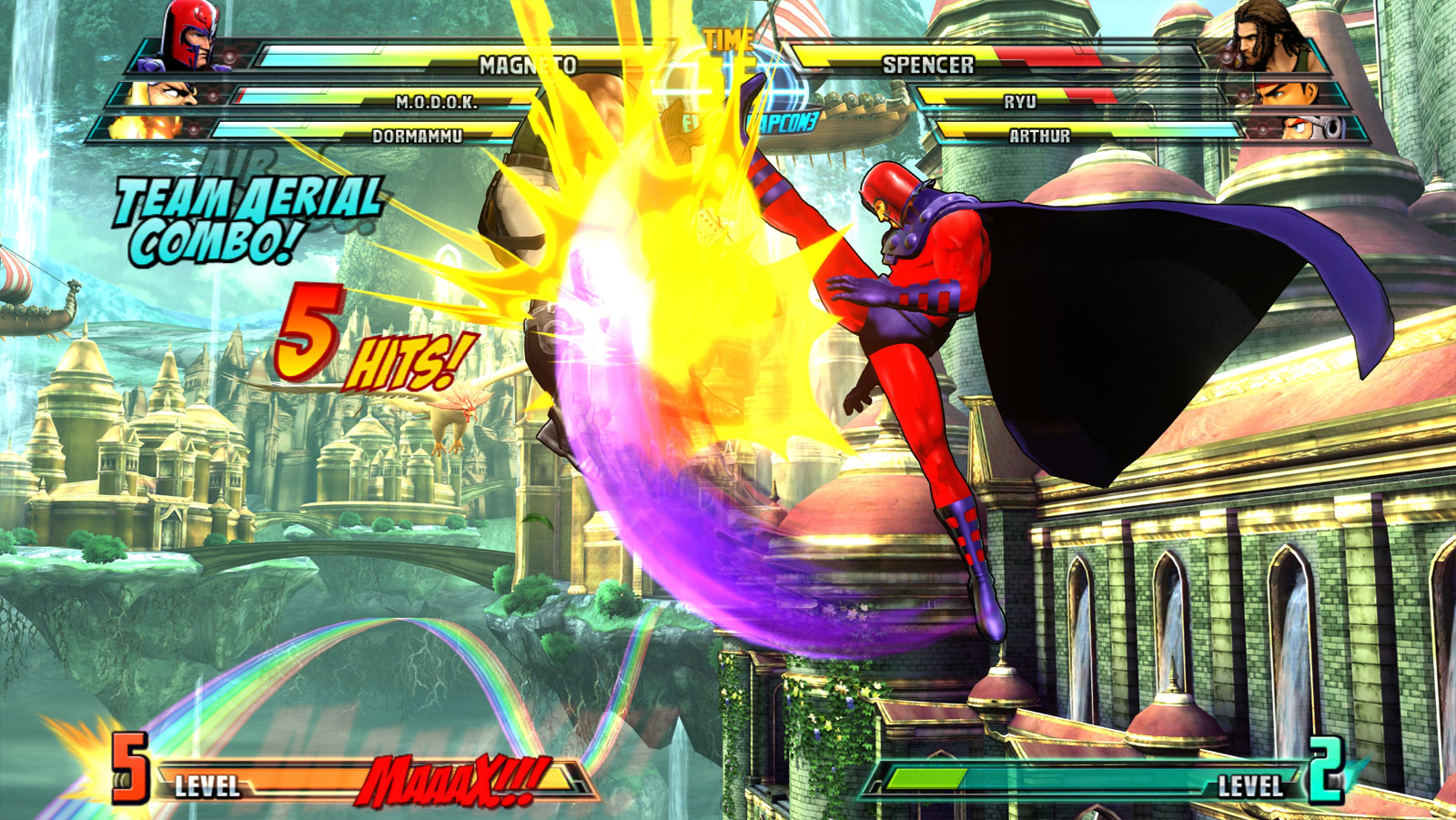Expand the SPENCER name plate
1456x820 pixels.
(927, 65)
